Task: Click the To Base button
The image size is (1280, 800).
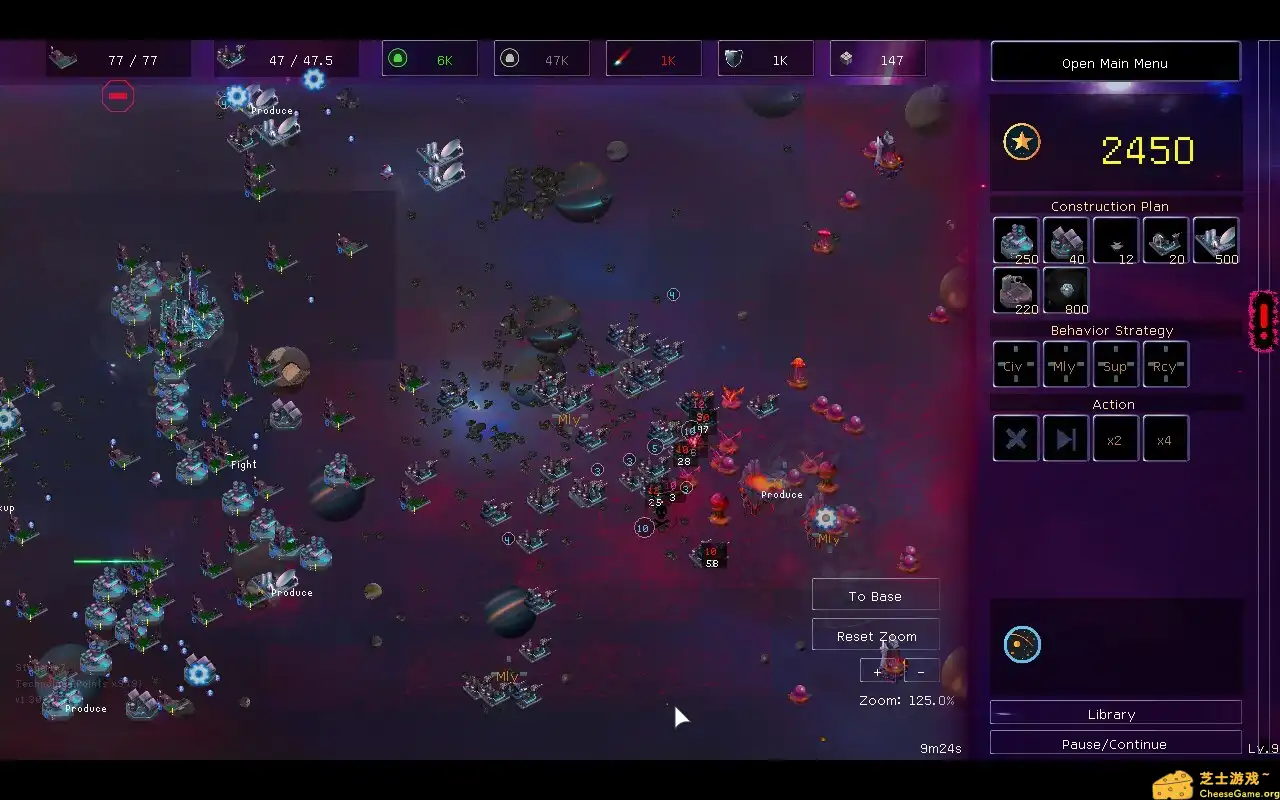Action: (875, 594)
